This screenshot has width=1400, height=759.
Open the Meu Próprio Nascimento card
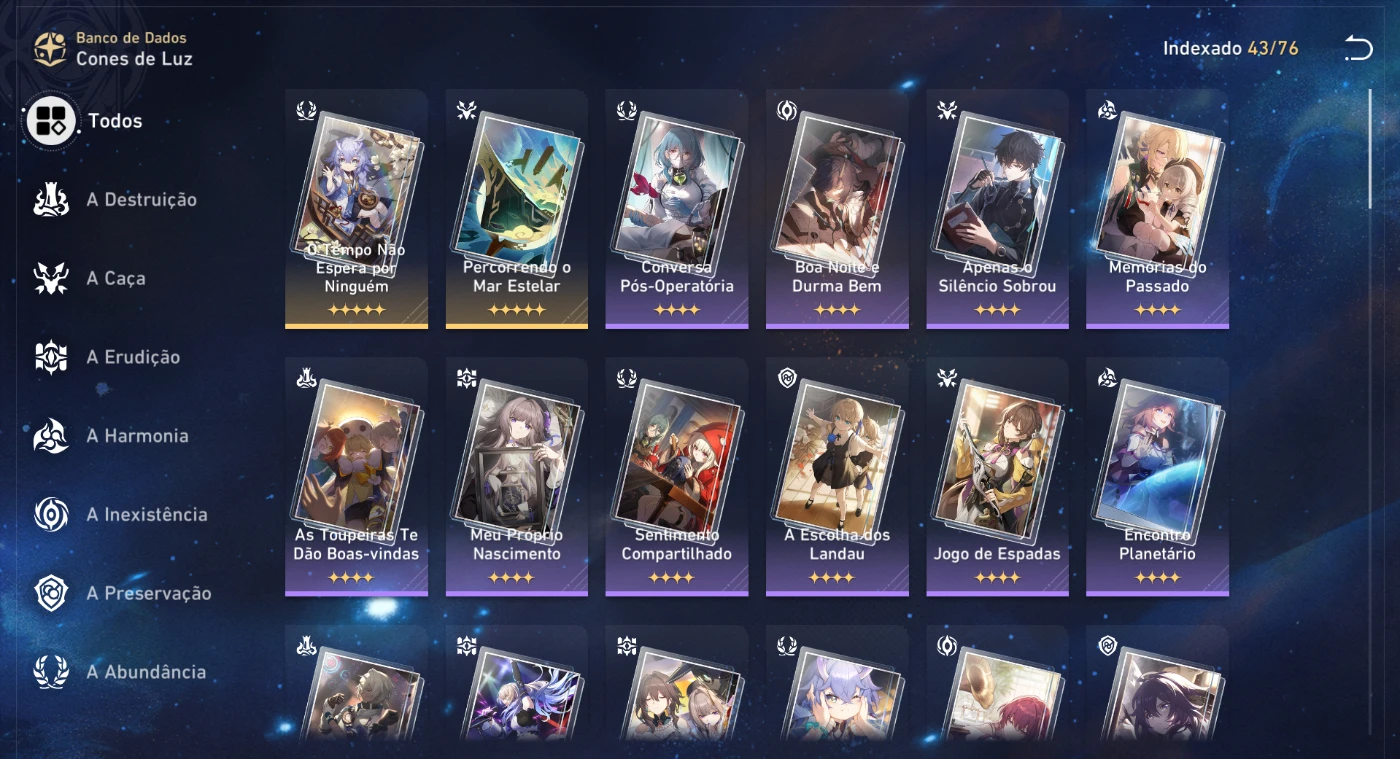point(516,475)
